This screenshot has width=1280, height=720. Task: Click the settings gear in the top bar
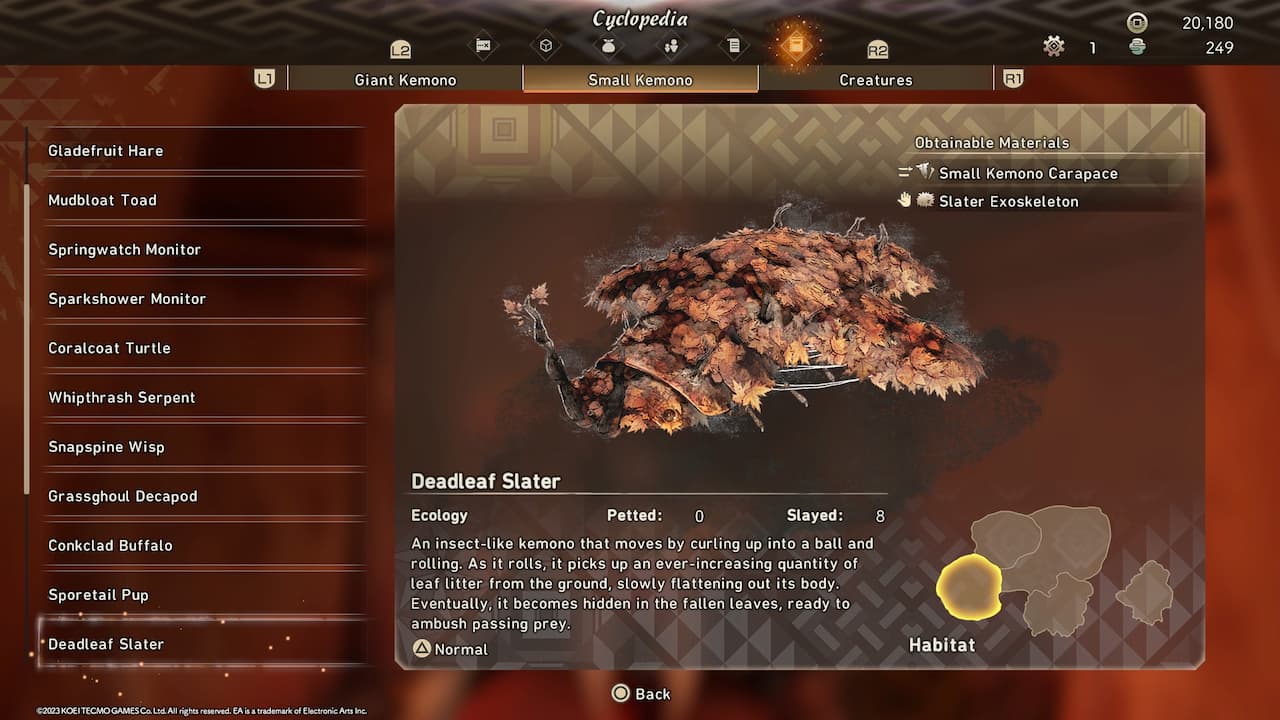point(1053,46)
